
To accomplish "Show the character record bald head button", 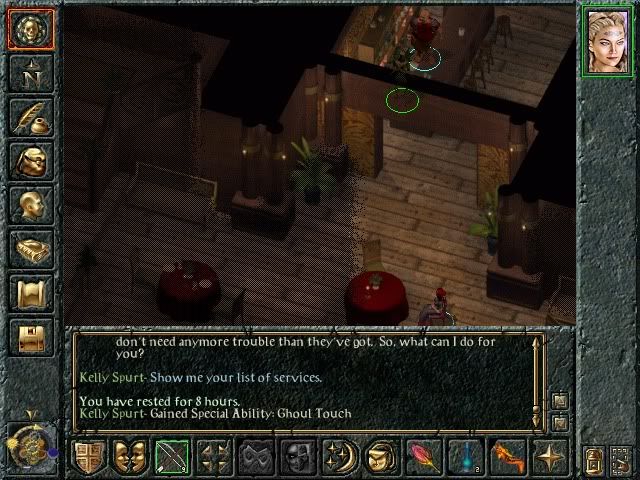I will [31, 205].
